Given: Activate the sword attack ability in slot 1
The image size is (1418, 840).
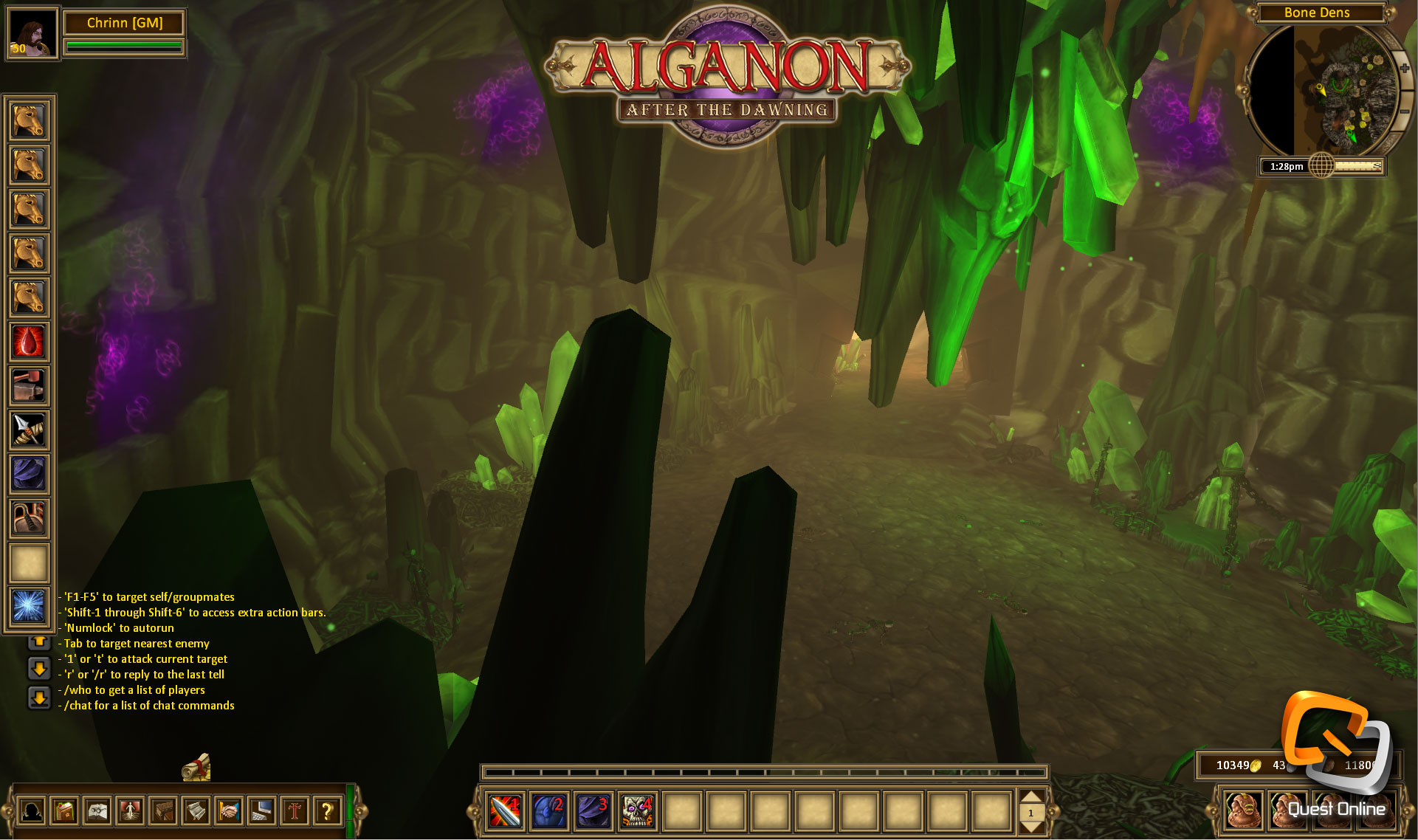Looking at the screenshot, I should [x=506, y=812].
